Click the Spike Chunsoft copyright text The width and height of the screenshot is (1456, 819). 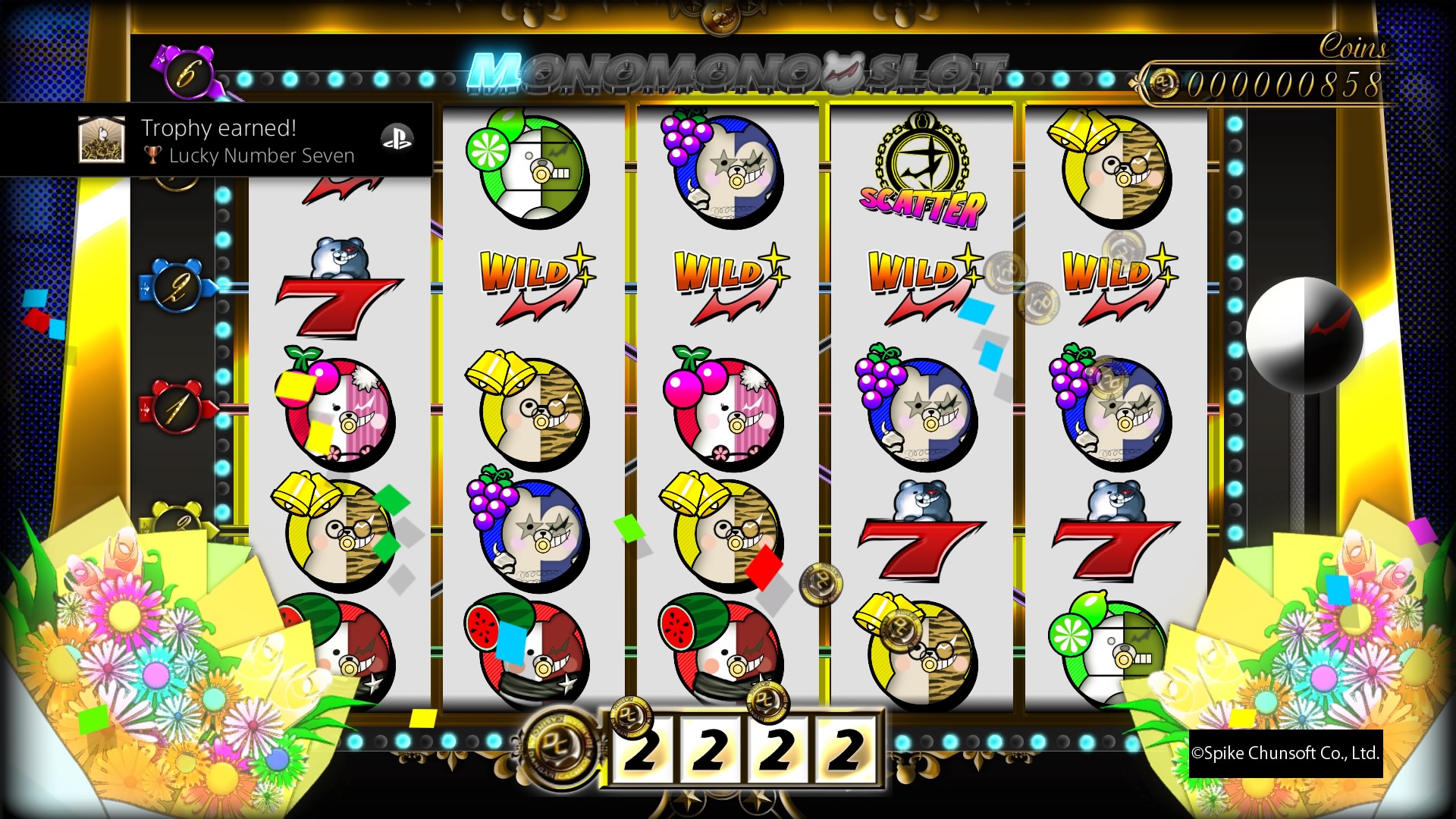point(1286,754)
